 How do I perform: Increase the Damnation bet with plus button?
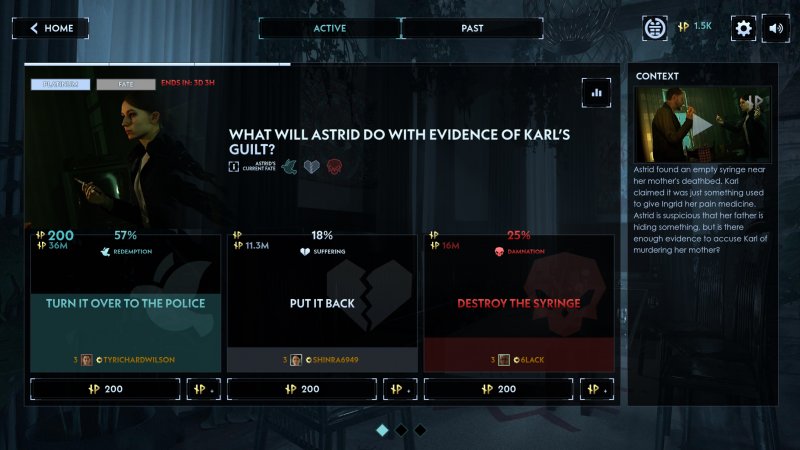tap(598, 388)
